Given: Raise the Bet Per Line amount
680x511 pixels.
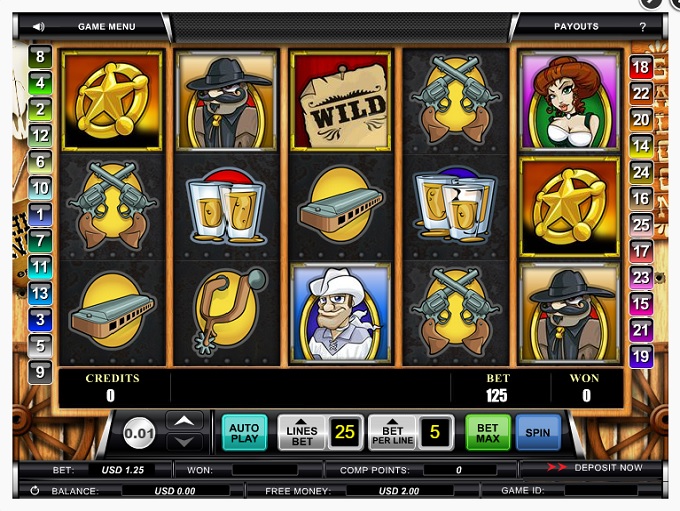Looking at the screenshot, I should coord(393,433).
